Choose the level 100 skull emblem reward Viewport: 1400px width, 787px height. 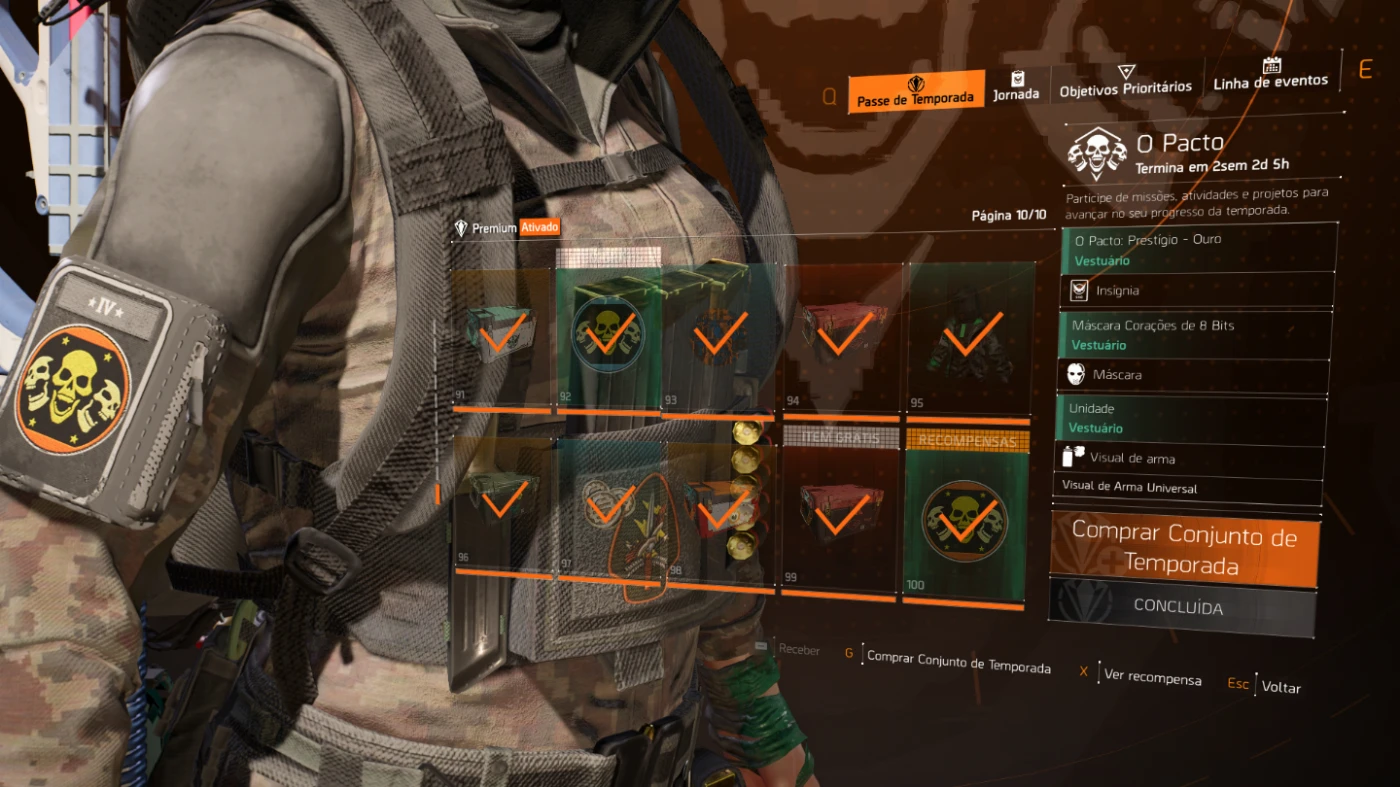point(964,522)
